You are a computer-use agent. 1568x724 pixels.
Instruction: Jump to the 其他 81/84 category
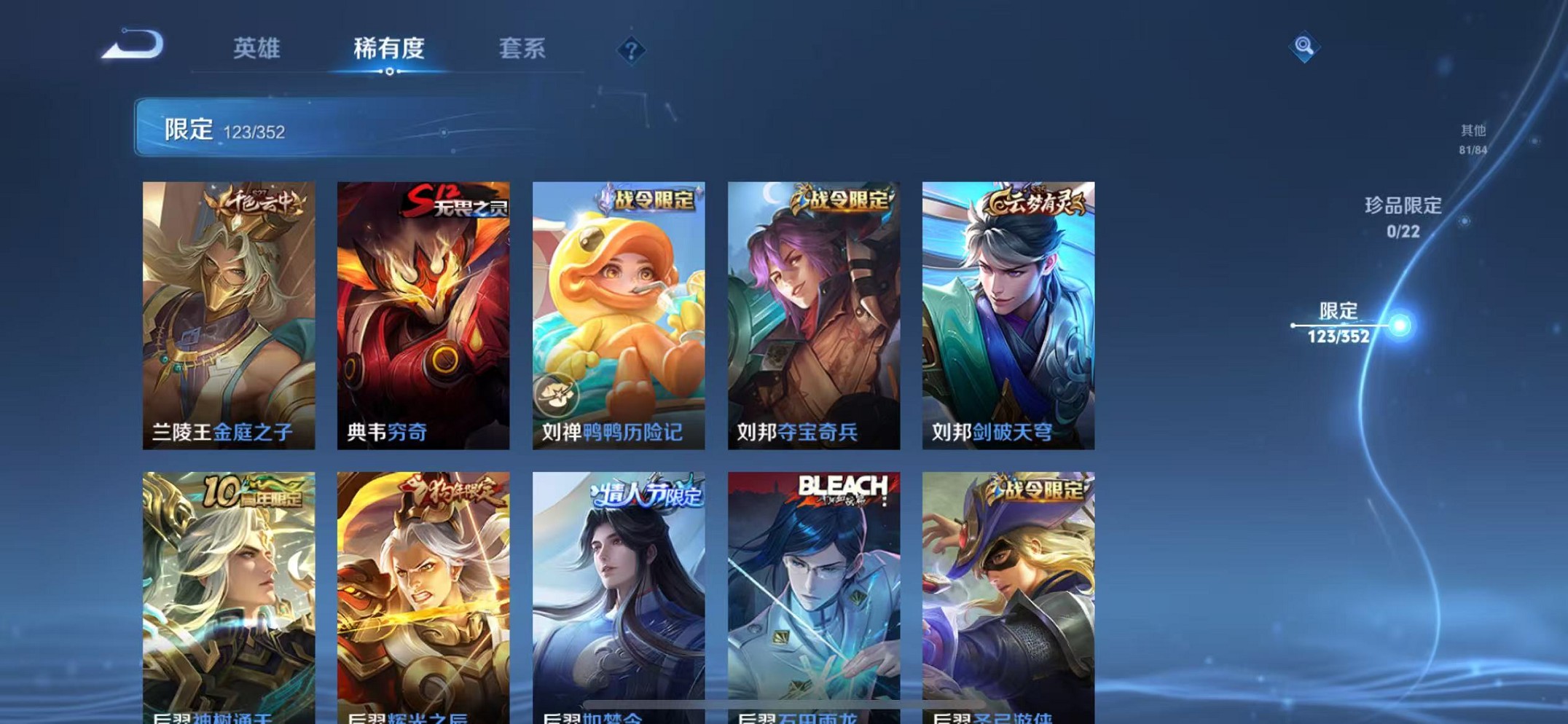coord(1472,138)
